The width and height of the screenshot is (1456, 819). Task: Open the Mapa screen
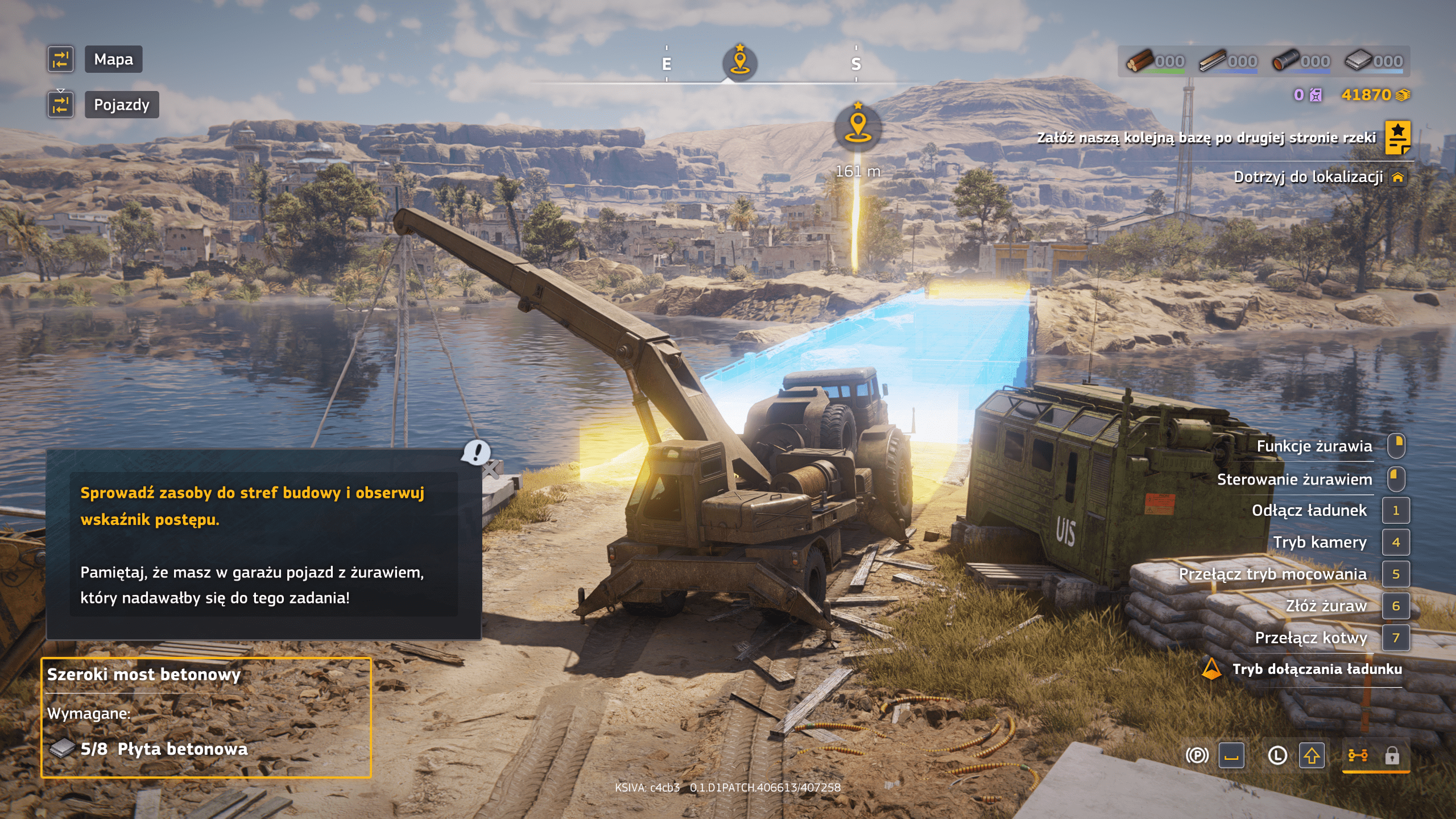coord(113,59)
